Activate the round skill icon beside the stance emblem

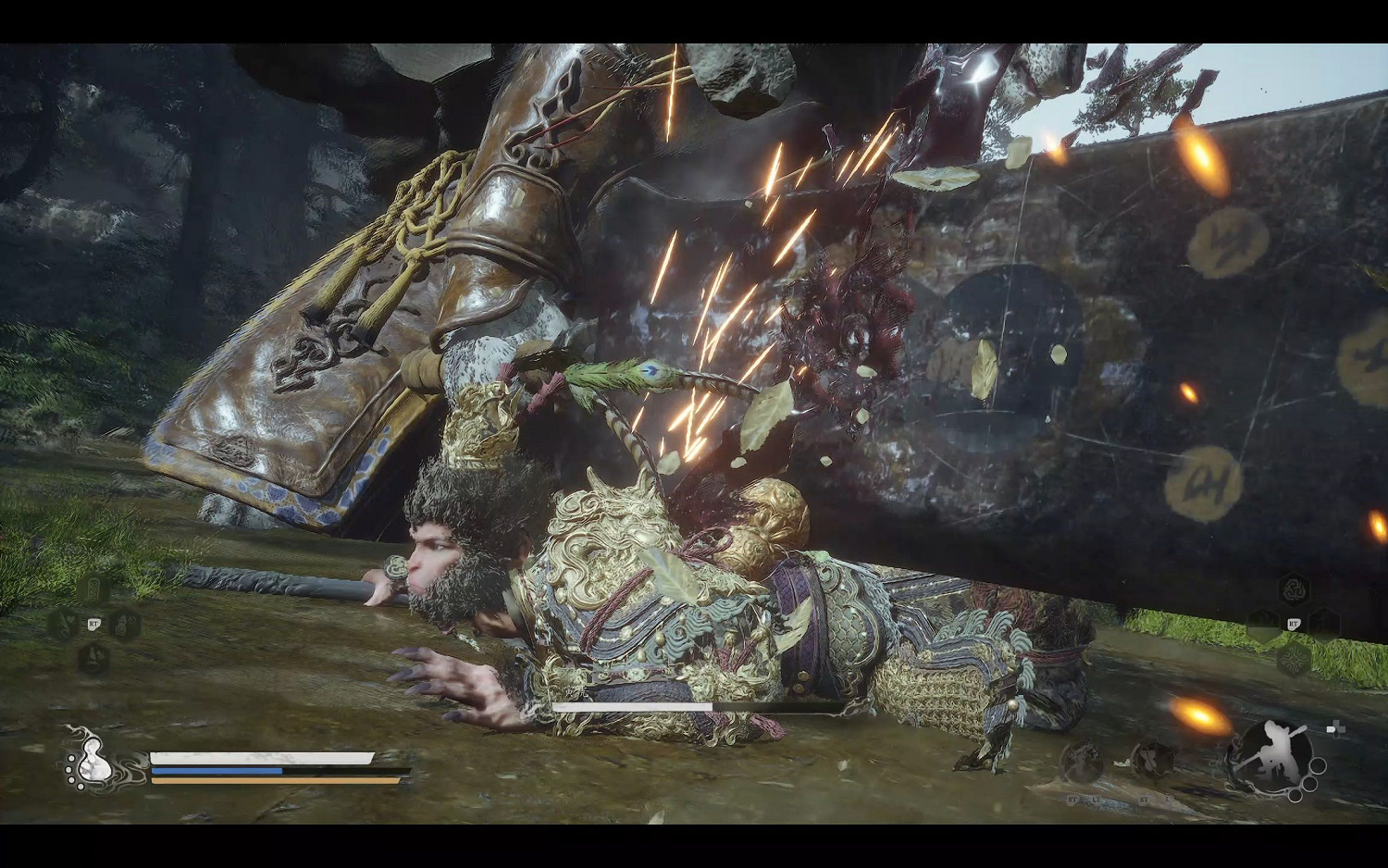[x=1152, y=762]
